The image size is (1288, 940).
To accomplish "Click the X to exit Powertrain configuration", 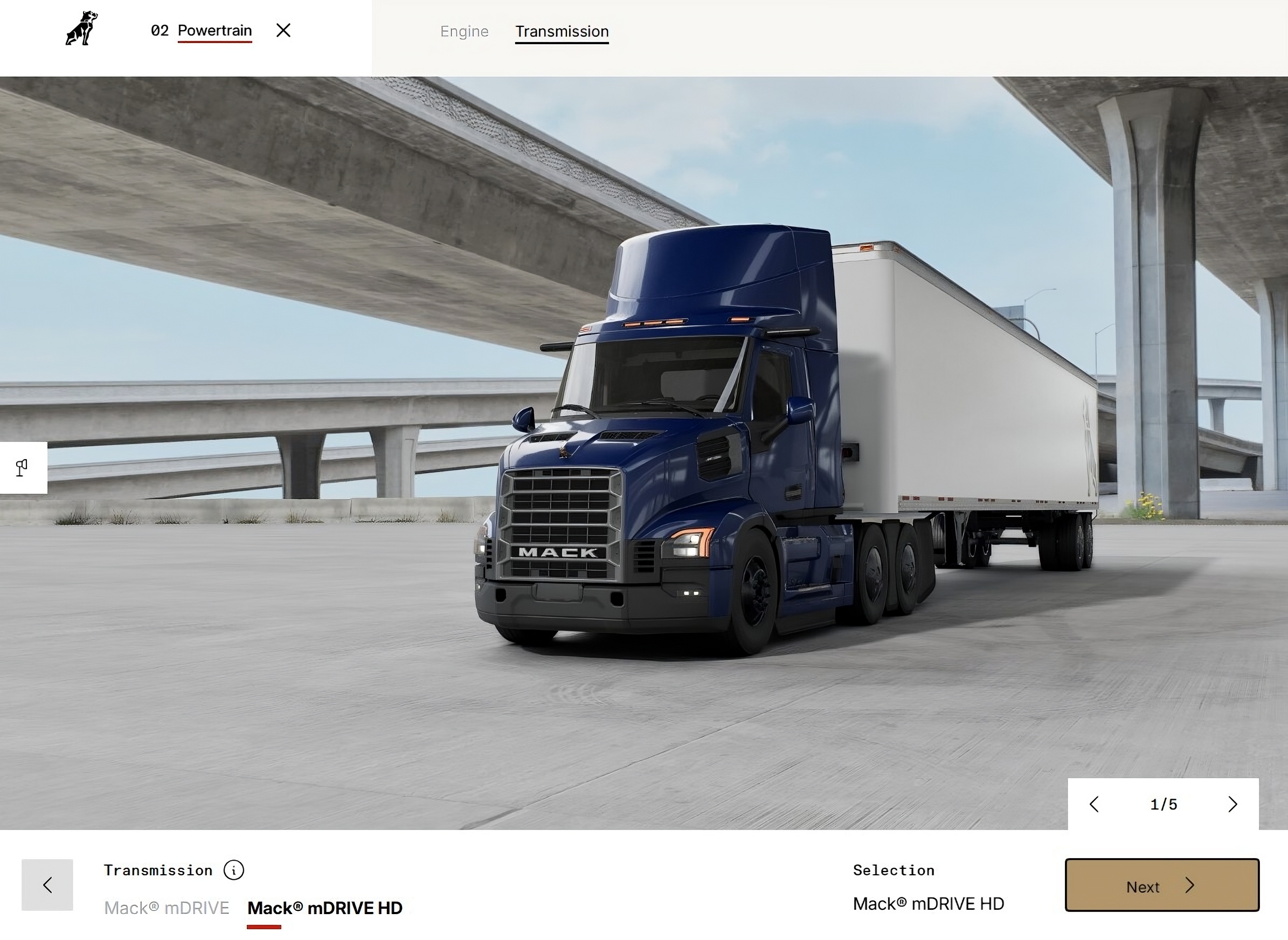I will pos(284,31).
